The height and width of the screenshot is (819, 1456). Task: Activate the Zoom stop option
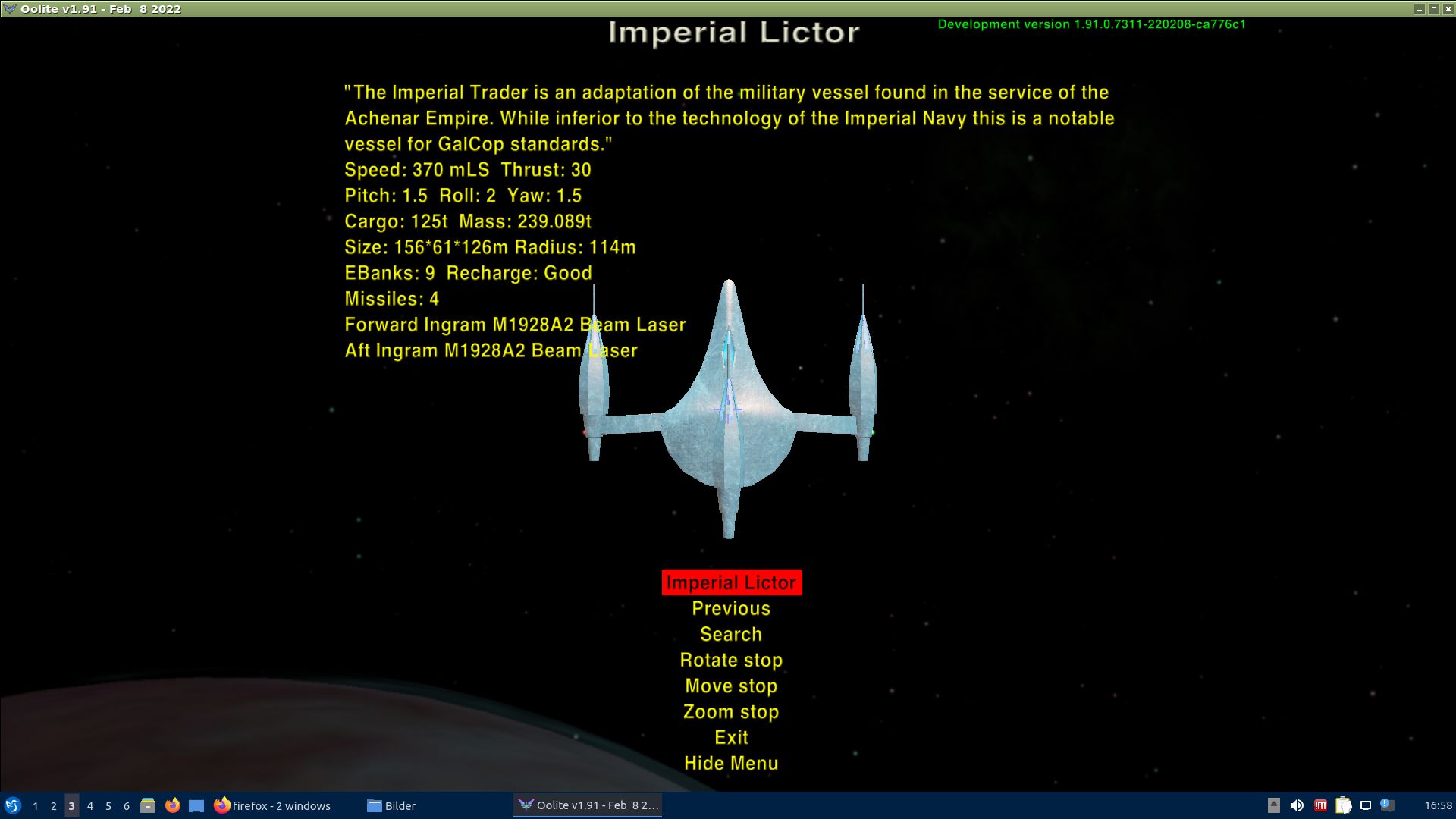tap(731, 711)
